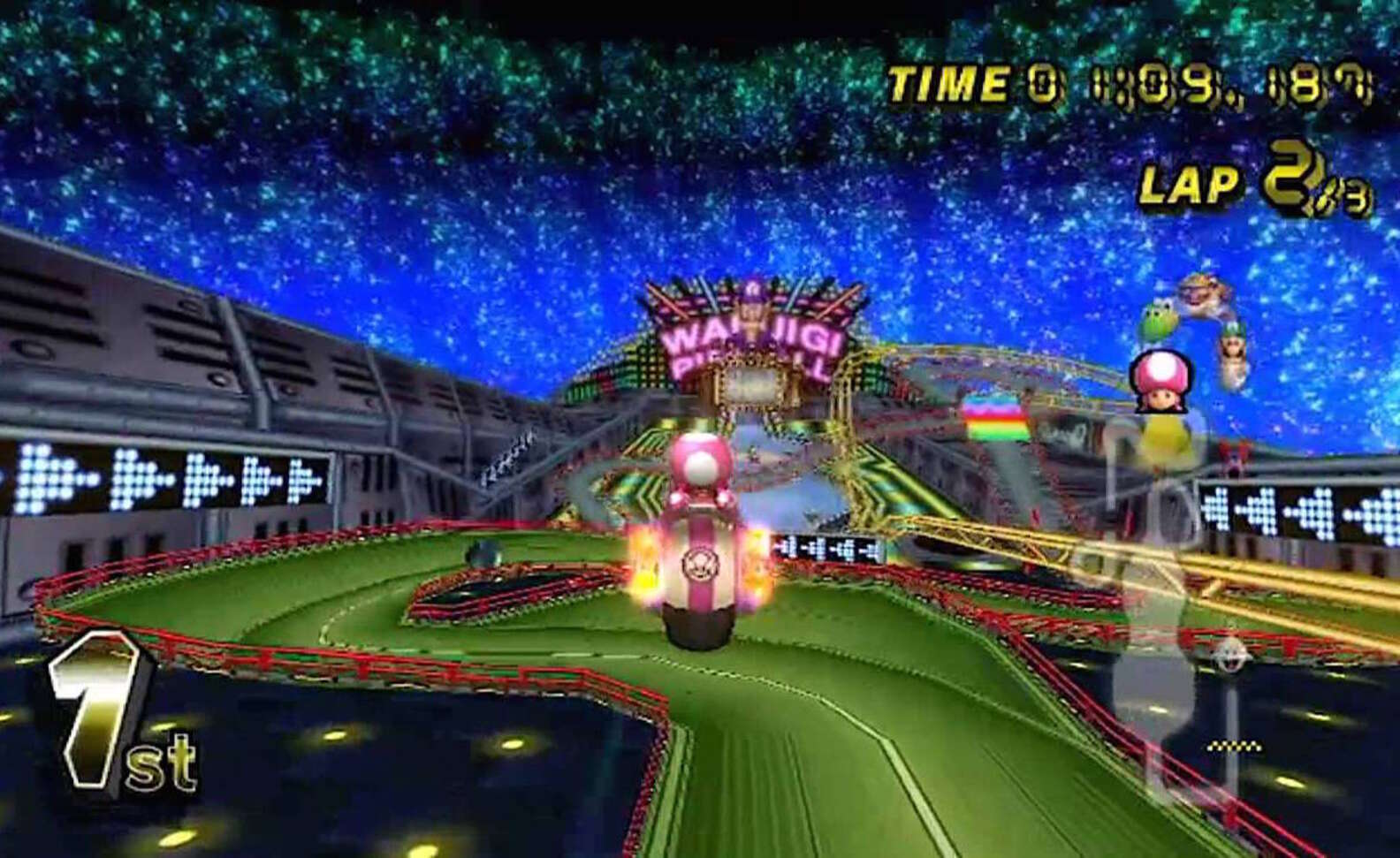Click the black Bullet Bill on the left track
The height and width of the screenshot is (858, 1400).
coord(482,551)
